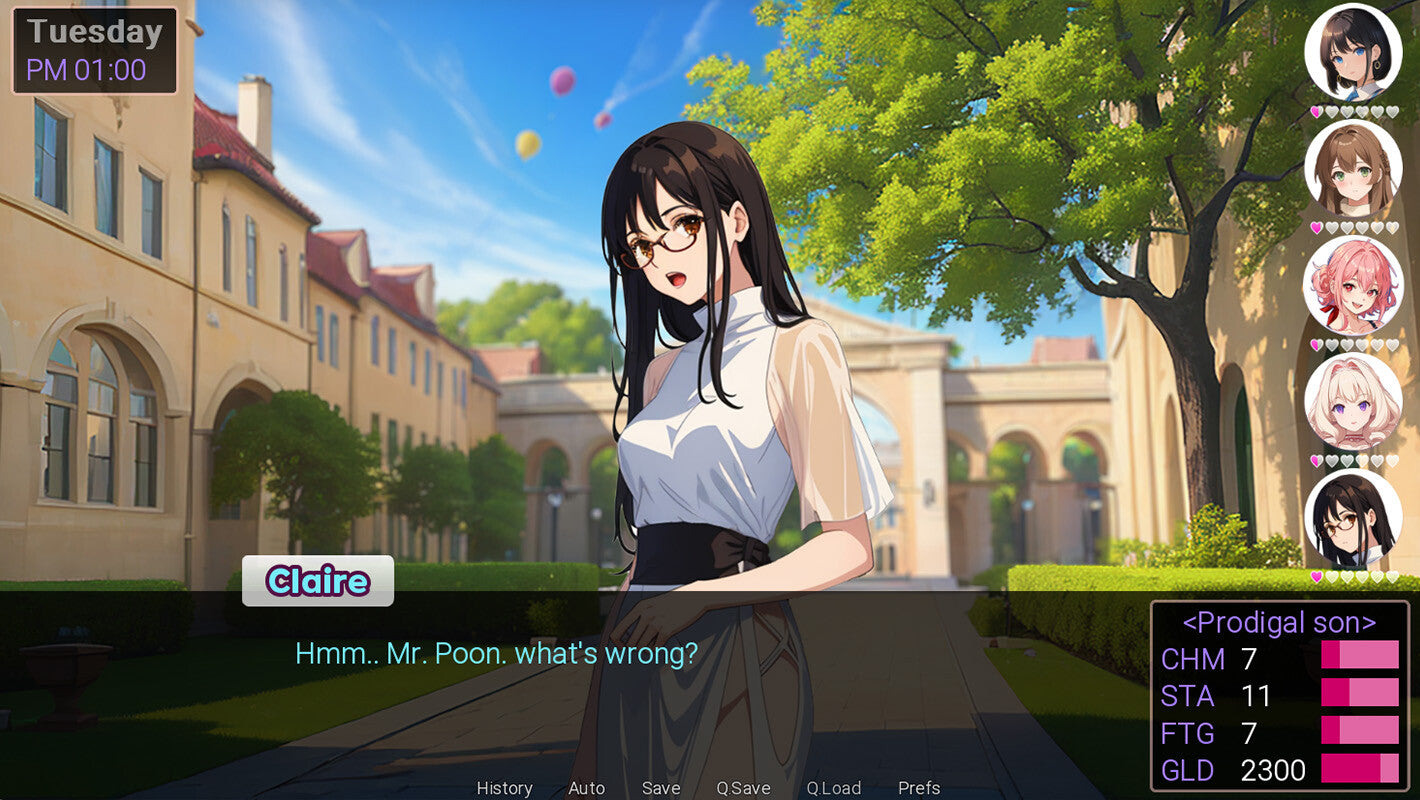Image resolution: width=1420 pixels, height=800 pixels.
Task: Select the brown-haired green-eyed girl portrait
Action: coord(1353,168)
